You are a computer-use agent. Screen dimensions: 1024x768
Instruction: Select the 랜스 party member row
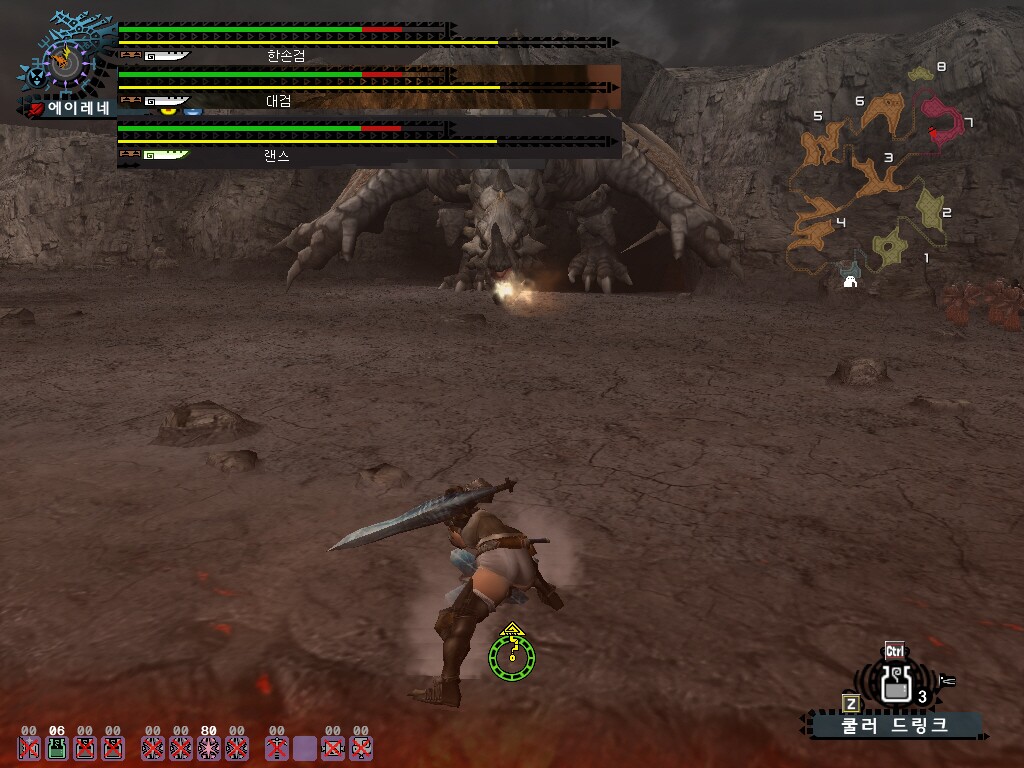pyautogui.click(x=368, y=142)
